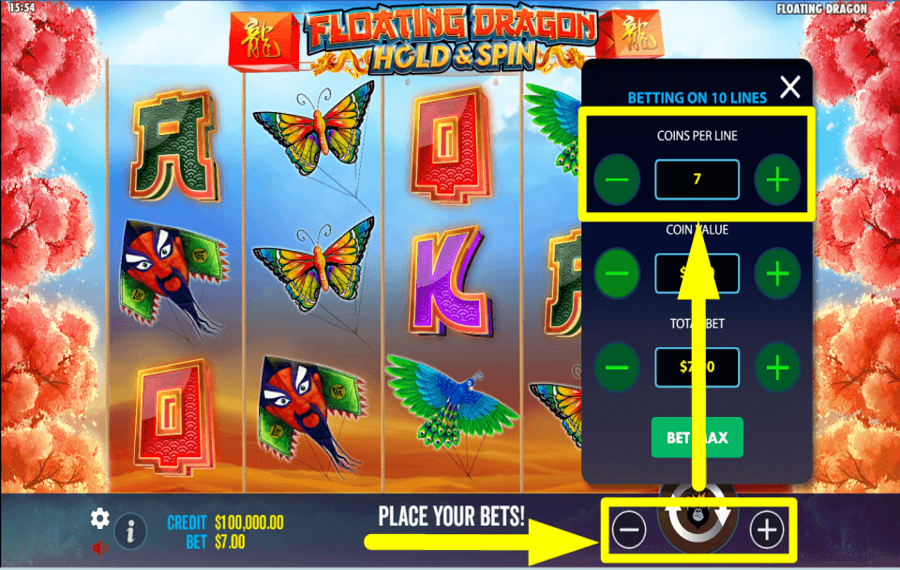Increase the total bet amount

click(x=777, y=367)
